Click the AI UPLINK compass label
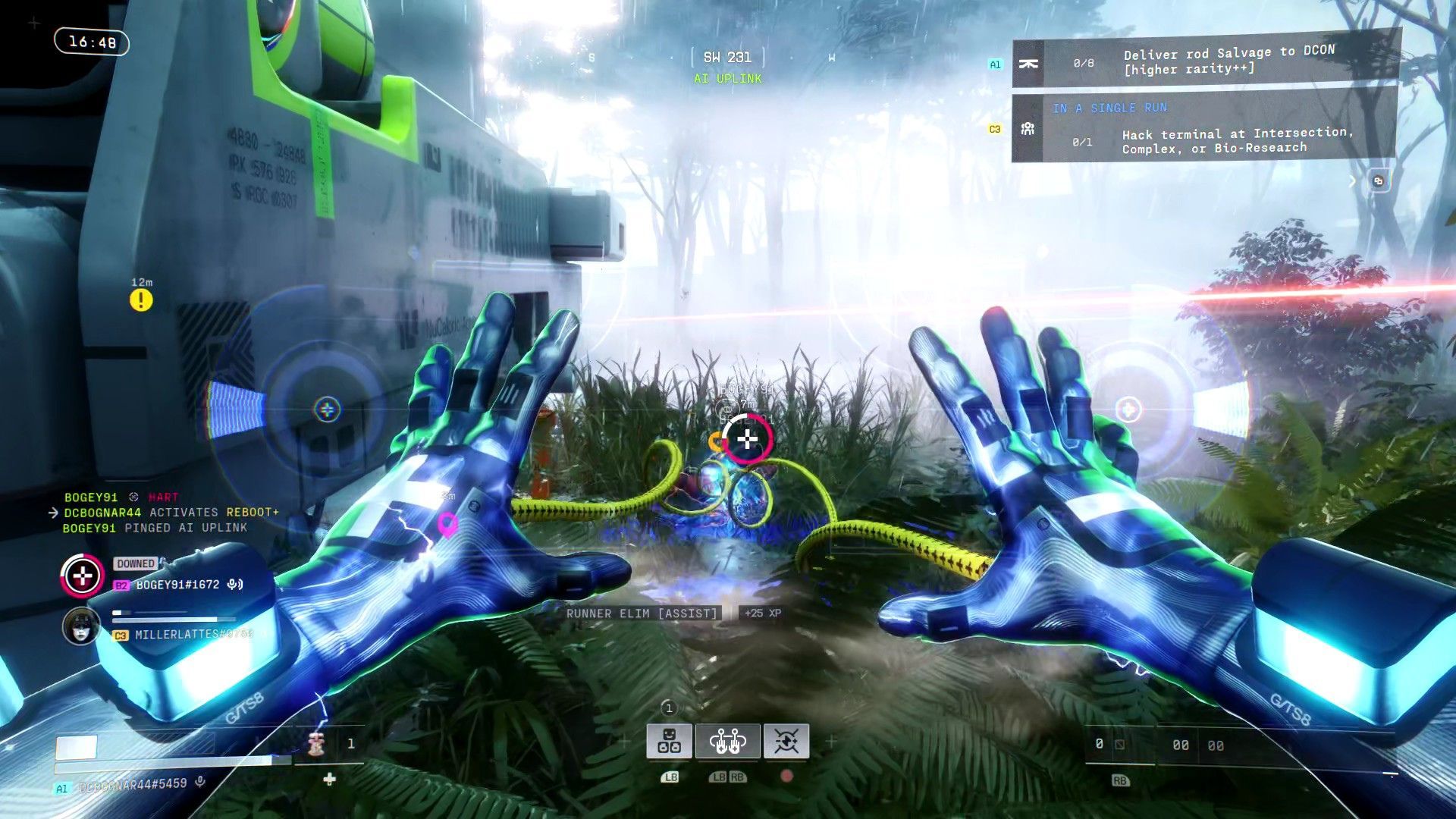1456x819 pixels. tap(727, 78)
